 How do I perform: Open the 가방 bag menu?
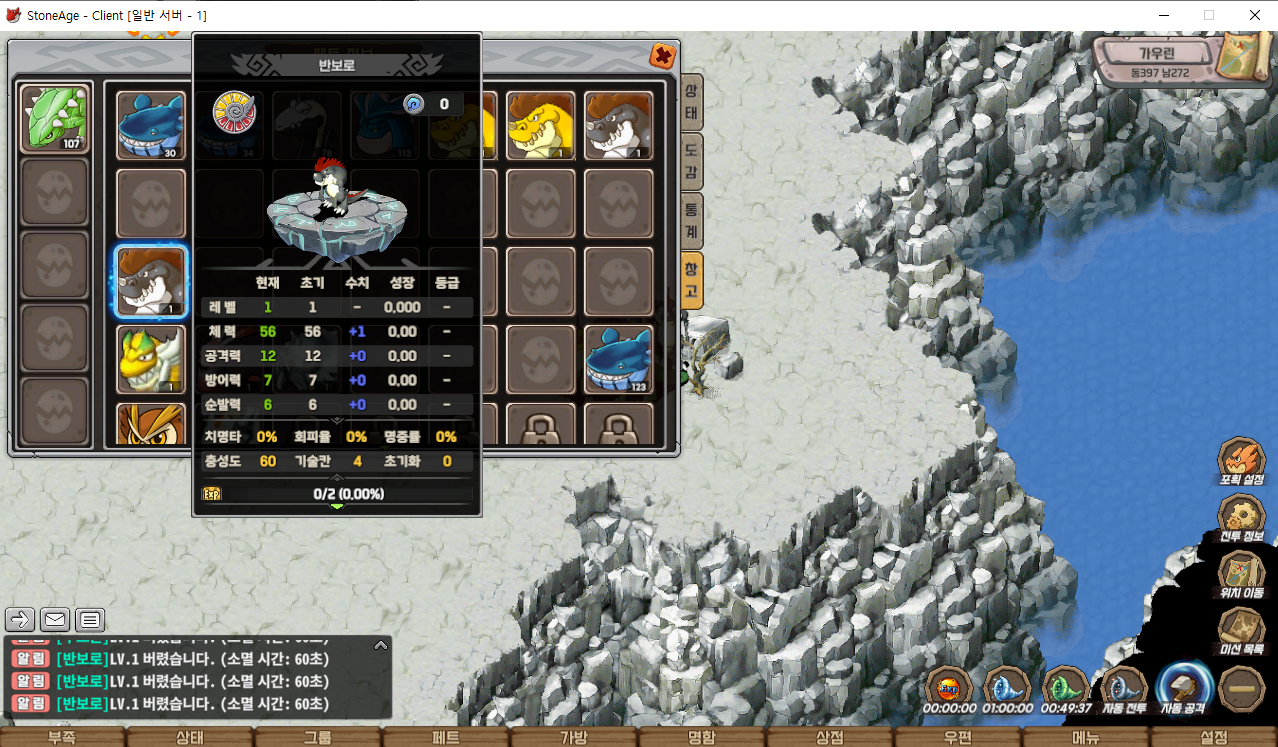574,737
